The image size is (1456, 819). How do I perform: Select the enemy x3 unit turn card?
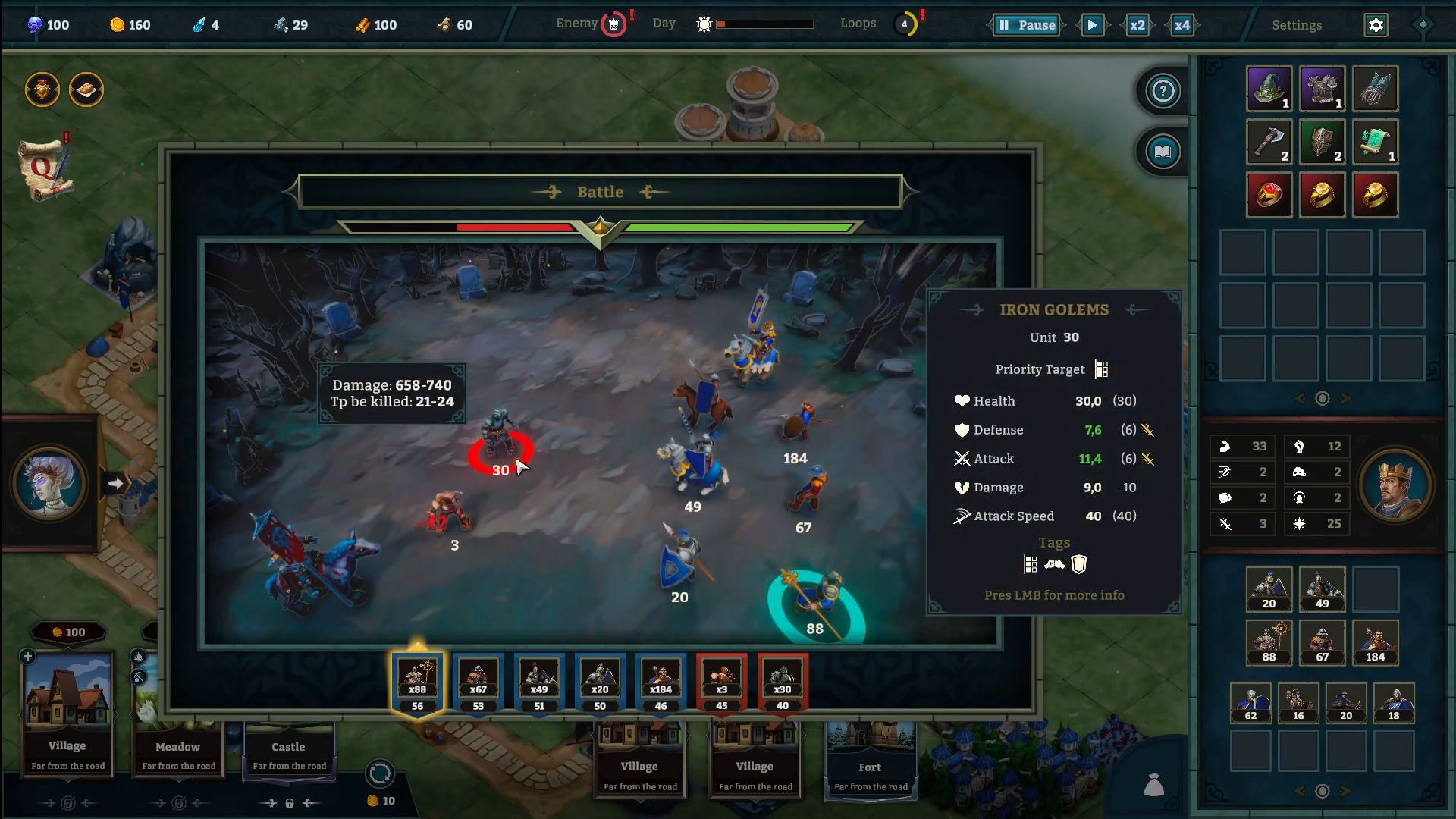coord(721,683)
